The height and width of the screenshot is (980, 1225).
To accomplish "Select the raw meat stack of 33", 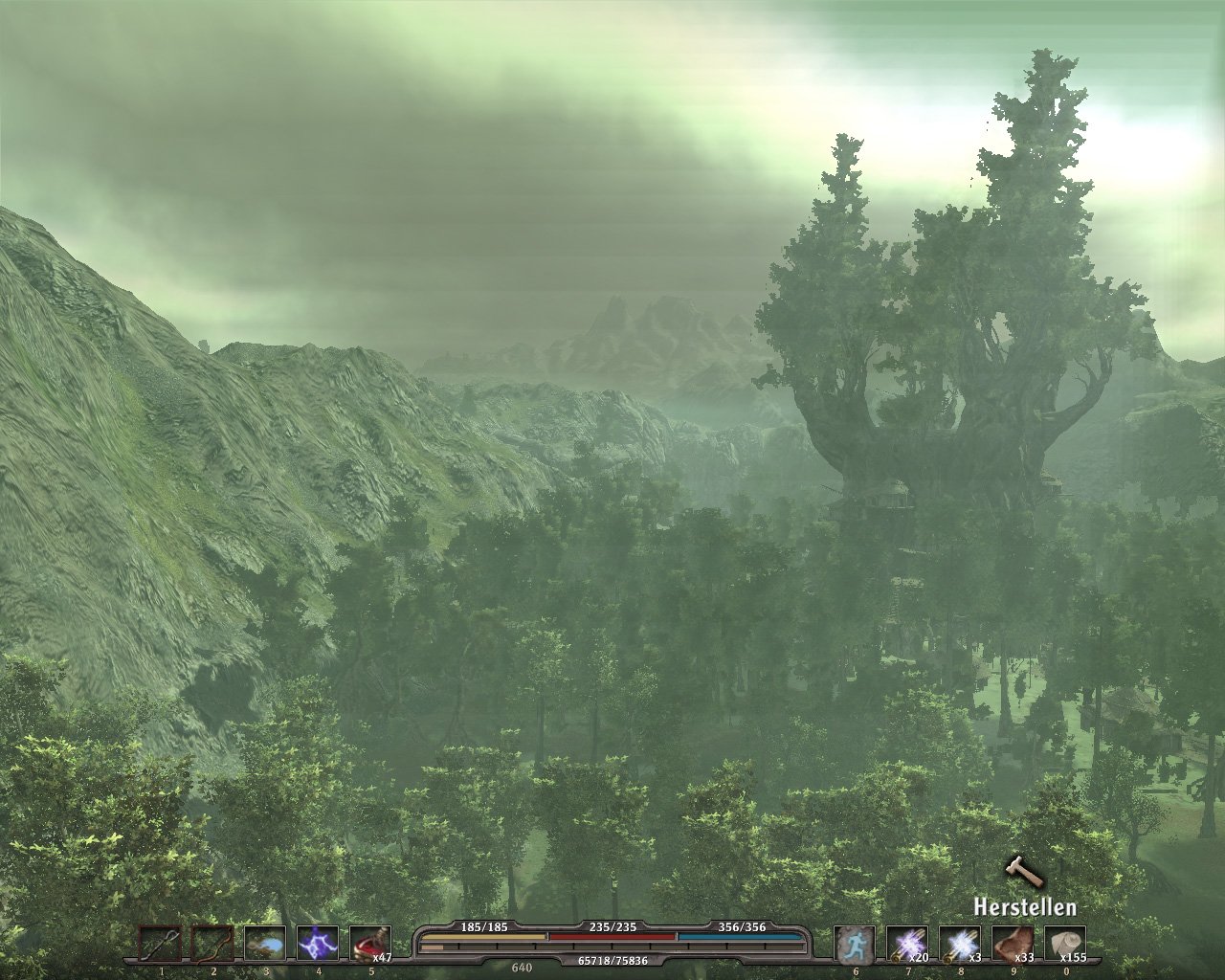I will (x=1012, y=944).
